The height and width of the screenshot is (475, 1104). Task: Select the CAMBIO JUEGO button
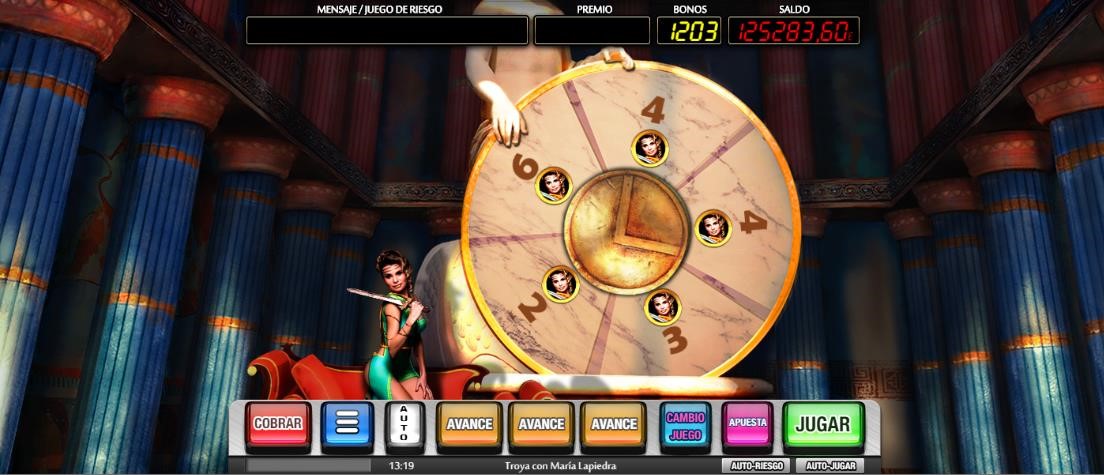point(685,424)
